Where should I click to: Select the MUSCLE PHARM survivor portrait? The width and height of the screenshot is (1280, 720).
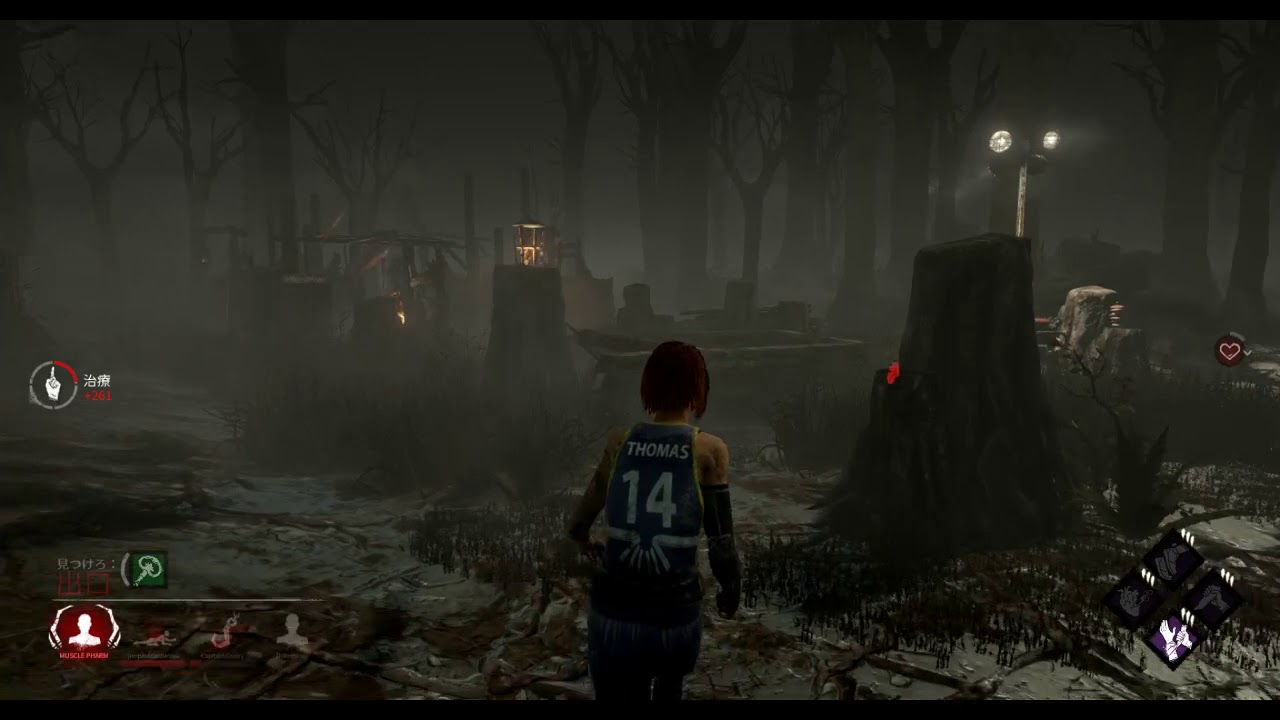pyautogui.click(x=84, y=629)
